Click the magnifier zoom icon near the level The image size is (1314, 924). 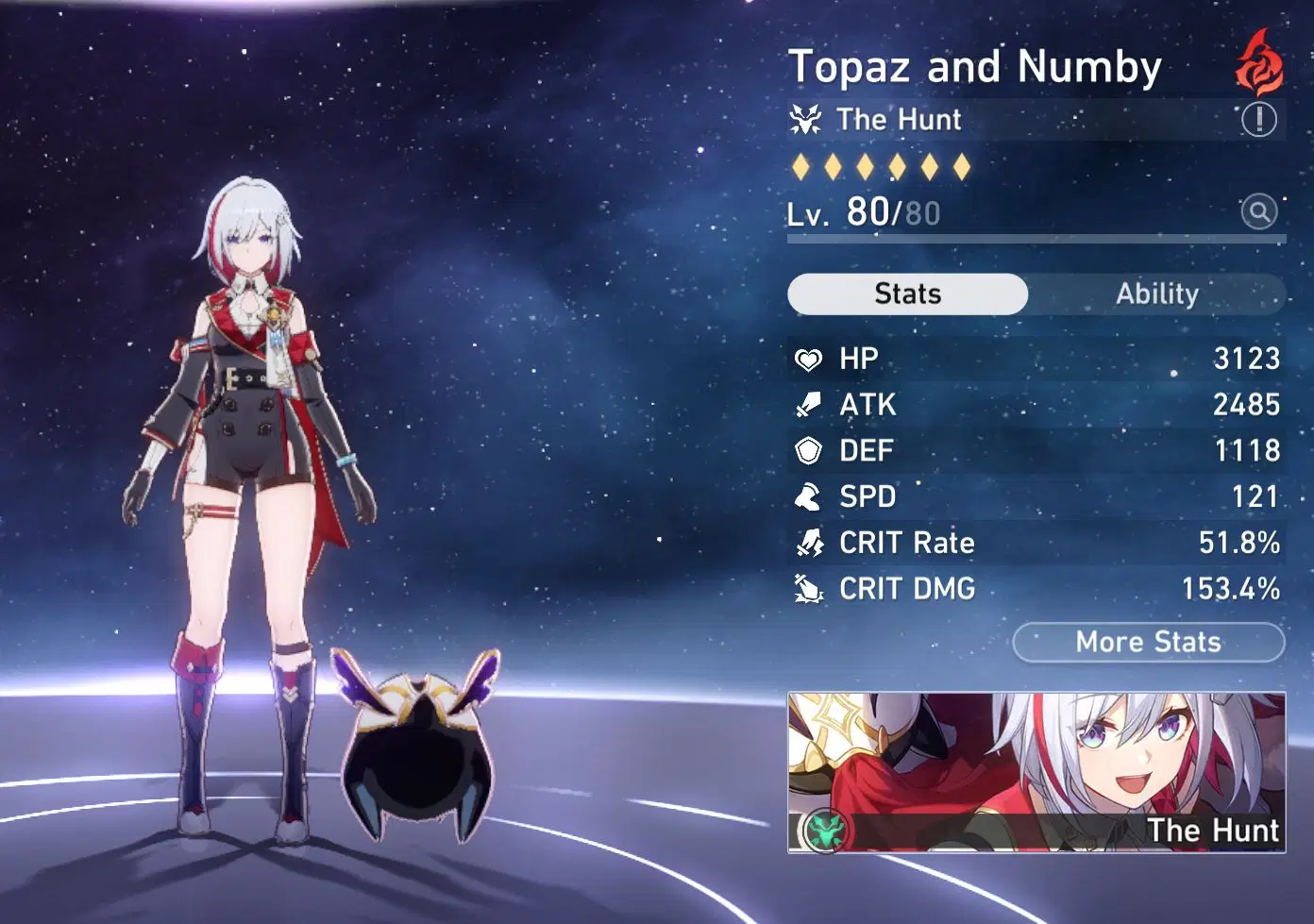click(1259, 212)
